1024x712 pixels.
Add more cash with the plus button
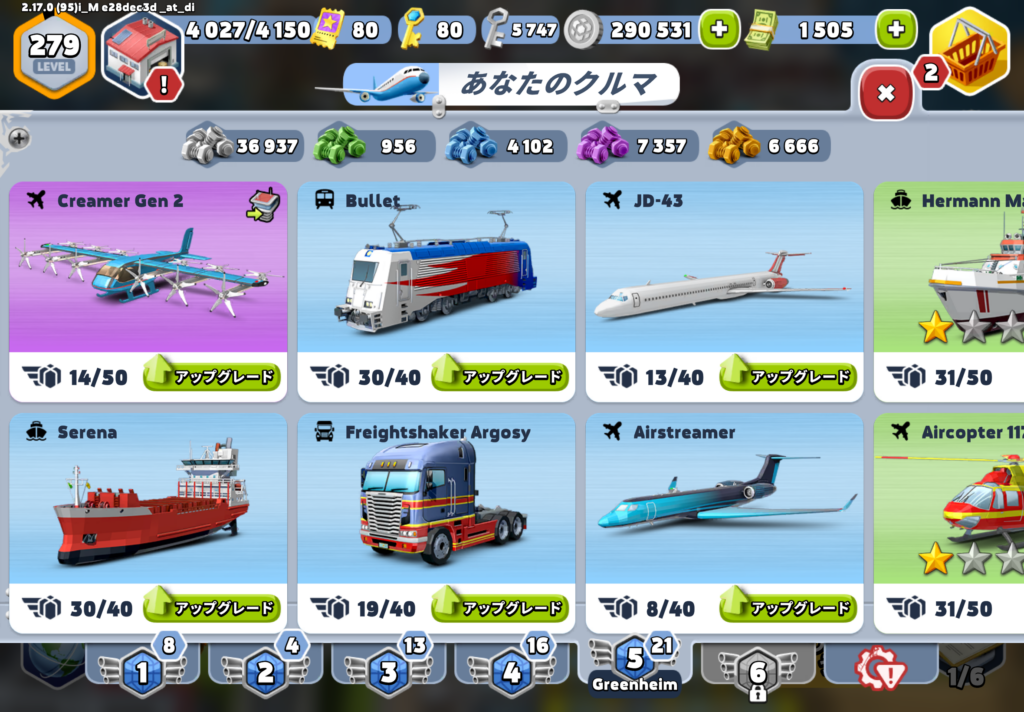895,30
